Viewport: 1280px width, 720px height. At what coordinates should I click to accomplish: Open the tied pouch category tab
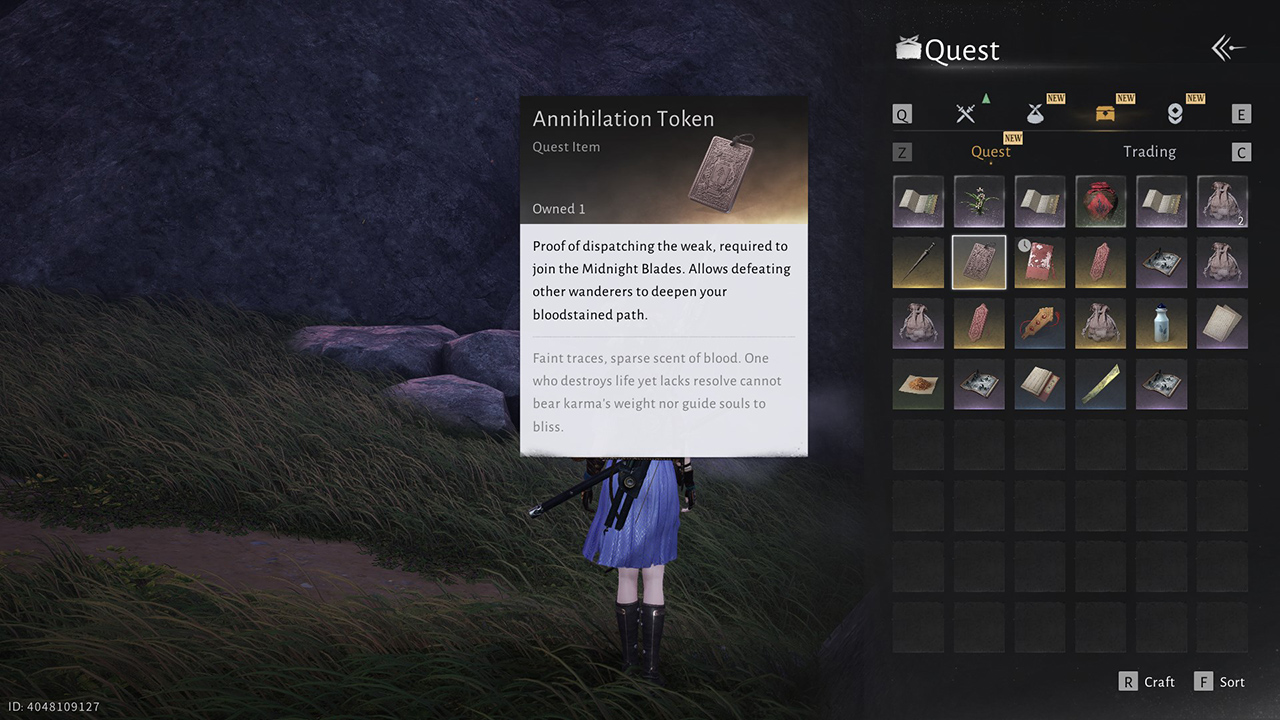[x=1035, y=114]
